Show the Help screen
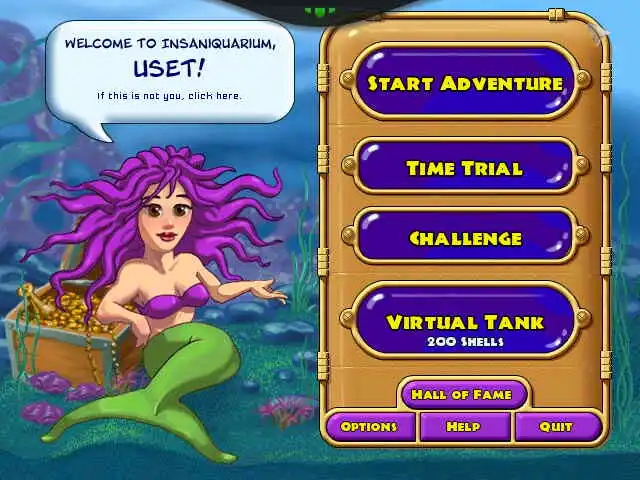 pyautogui.click(x=463, y=427)
